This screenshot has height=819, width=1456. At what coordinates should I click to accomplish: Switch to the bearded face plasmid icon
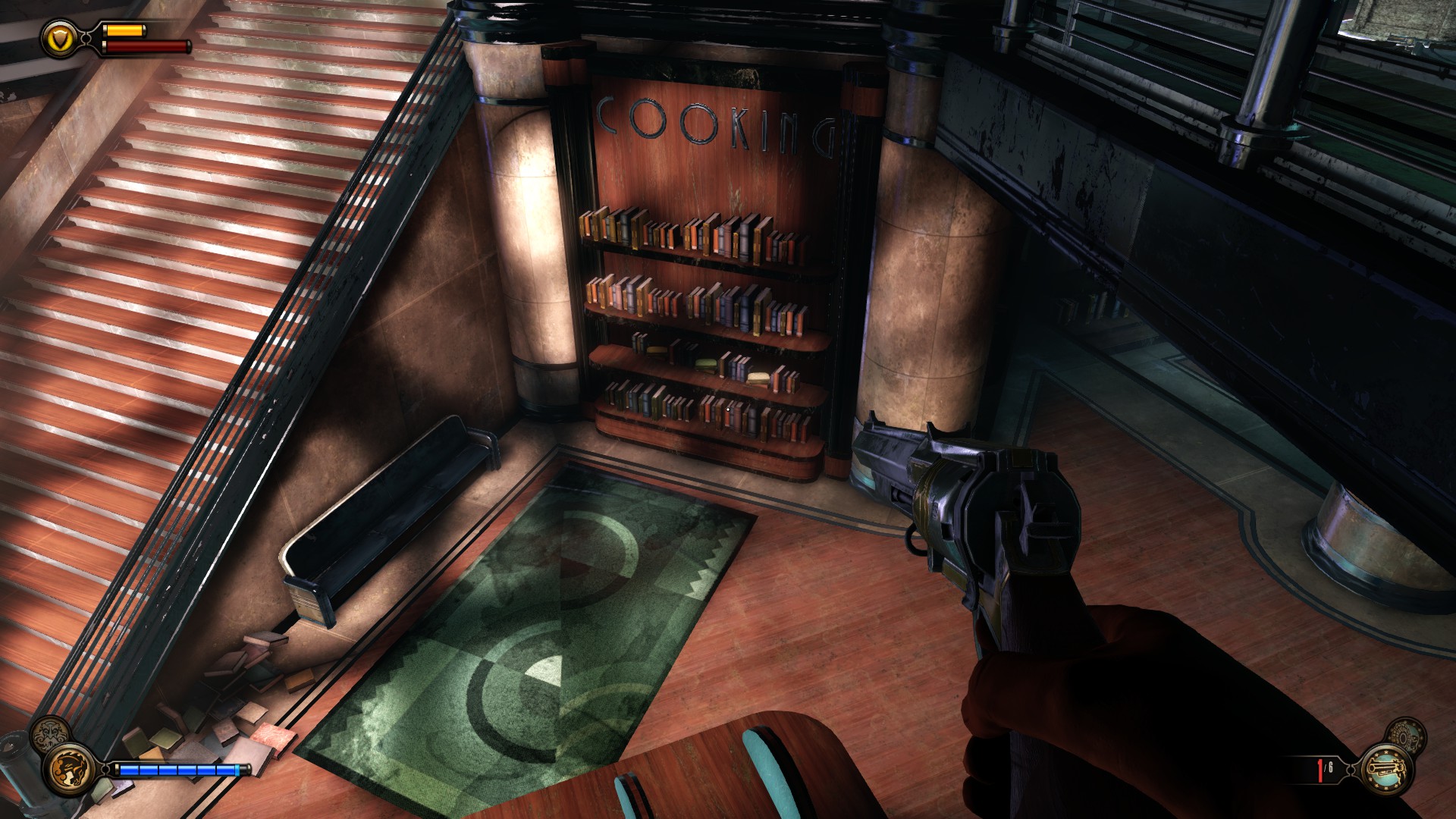pyautogui.click(x=49, y=736)
